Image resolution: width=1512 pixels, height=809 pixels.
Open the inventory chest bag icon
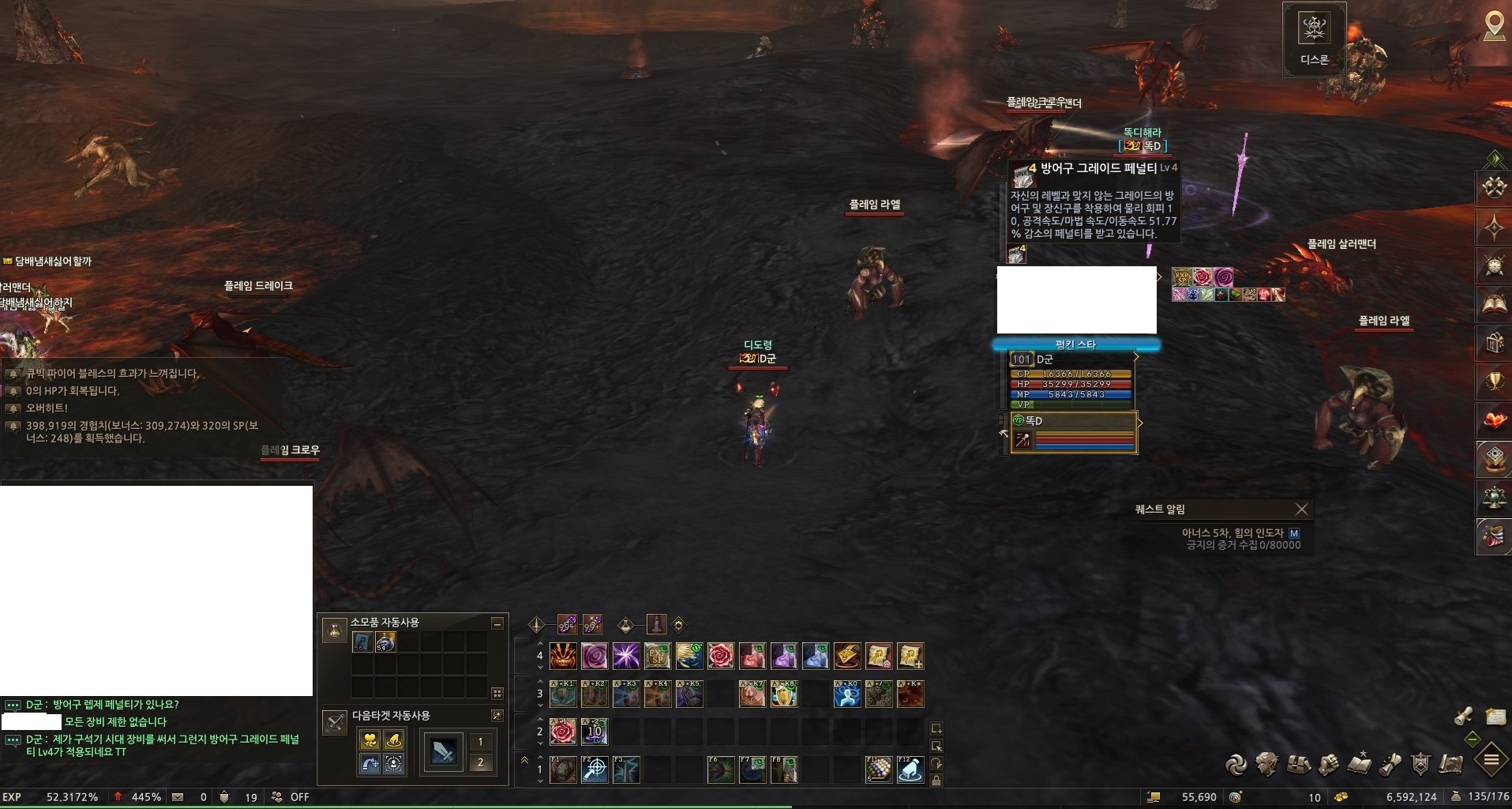coord(1298,764)
